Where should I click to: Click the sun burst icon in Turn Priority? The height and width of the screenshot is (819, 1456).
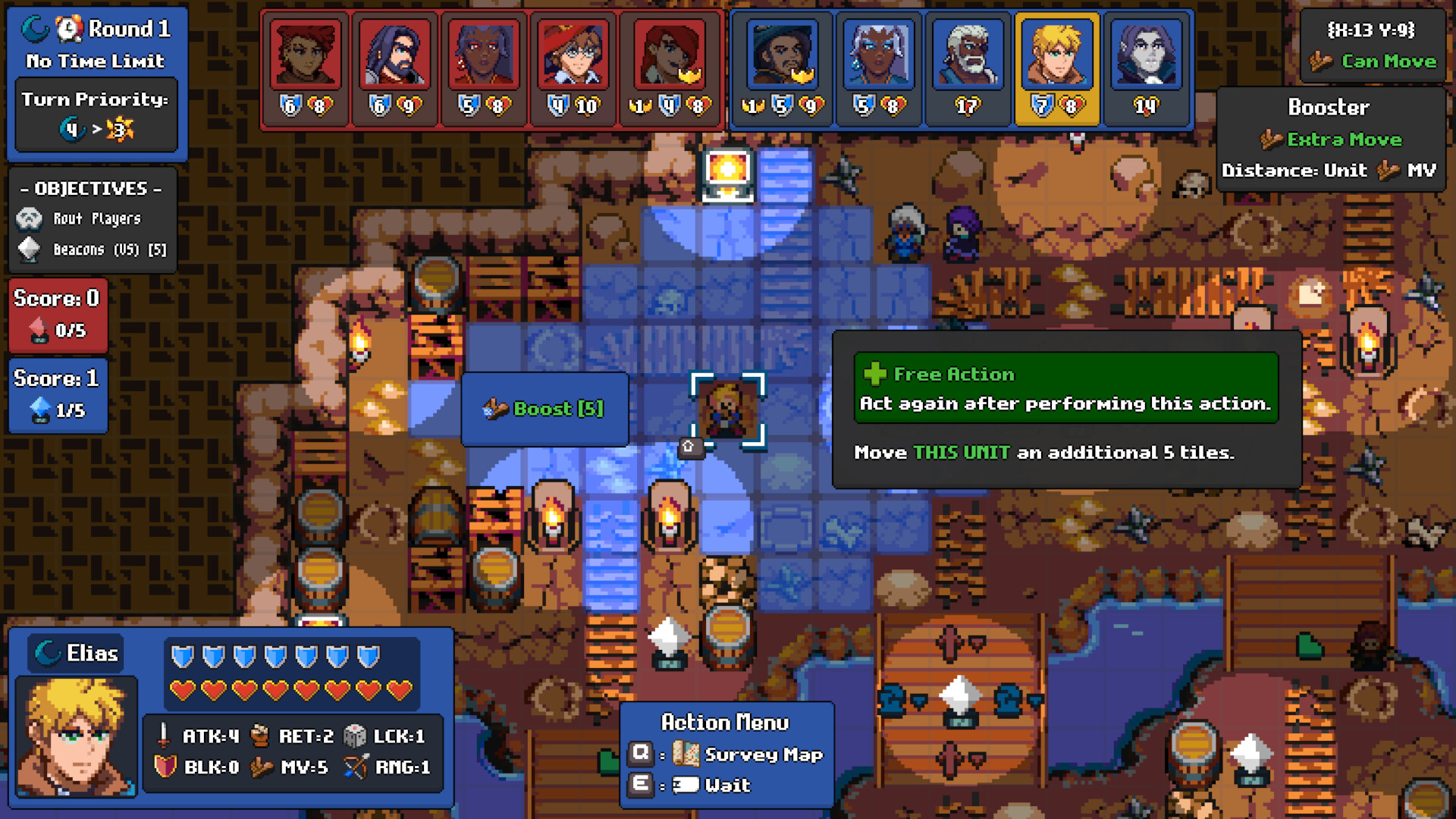point(119,130)
